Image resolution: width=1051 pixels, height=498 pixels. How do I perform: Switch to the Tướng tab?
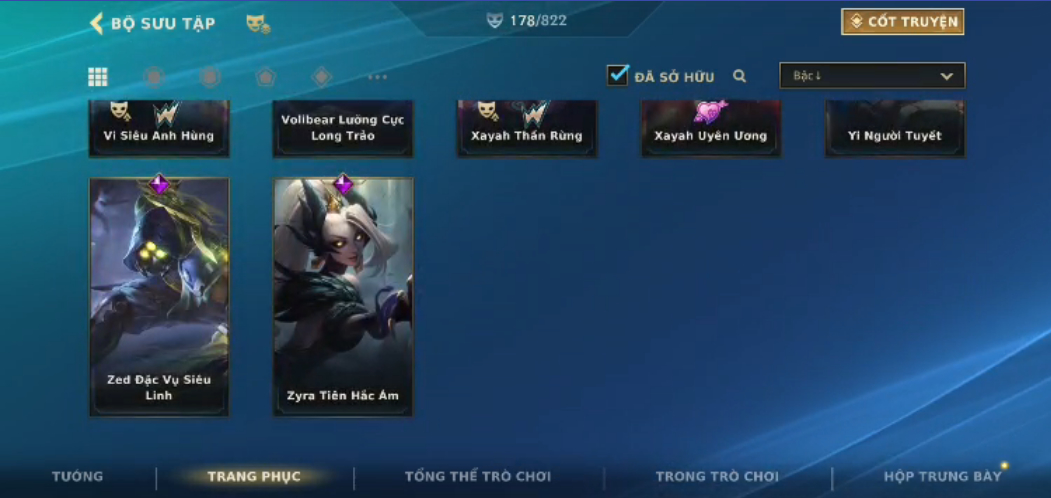coord(78,476)
